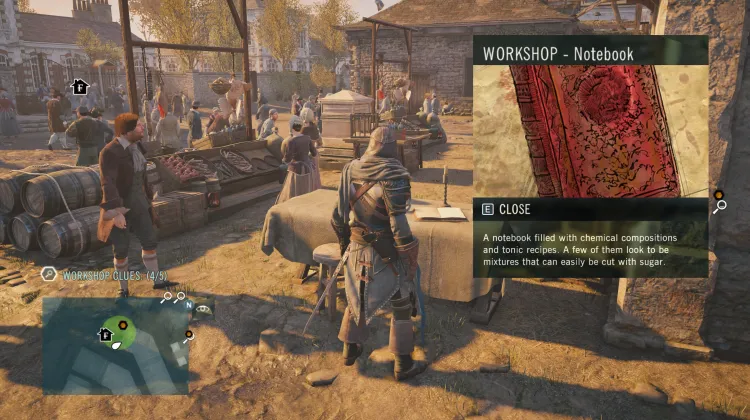
Task: Open the minimap
Action: 115,345
